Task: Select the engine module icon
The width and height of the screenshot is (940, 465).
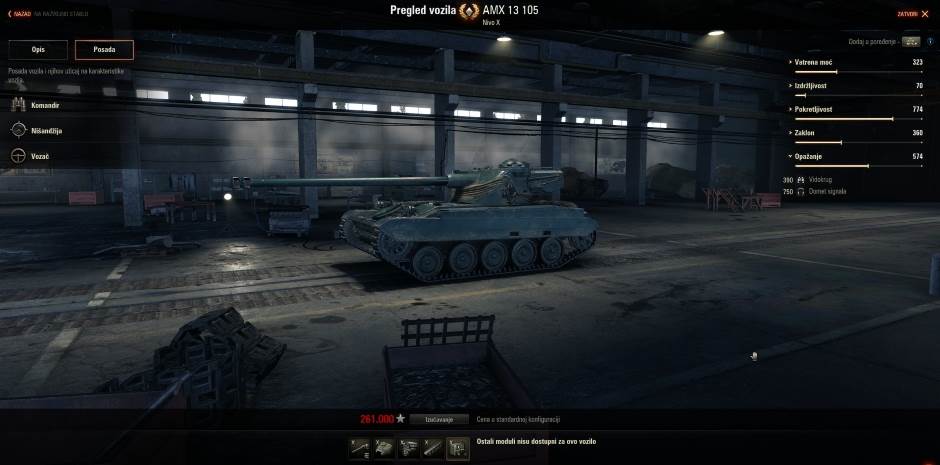Action: (x=409, y=449)
